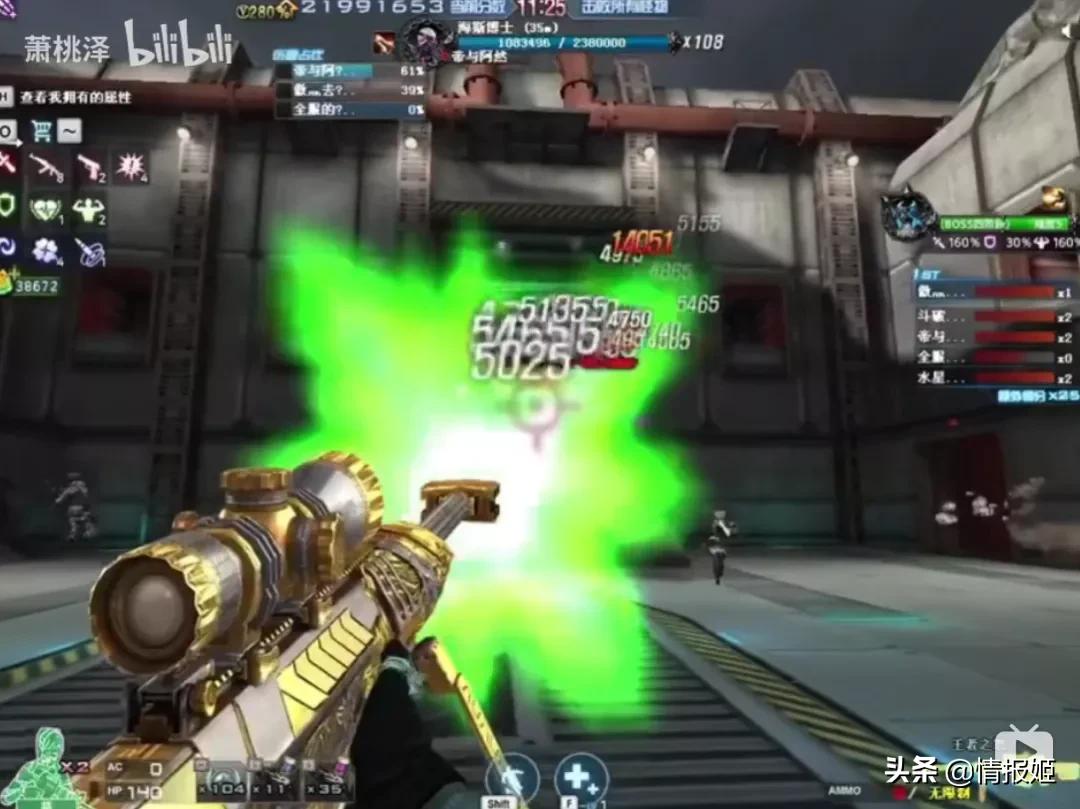Use the medical cross heal skill
The width and height of the screenshot is (1080, 809).
click(581, 779)
